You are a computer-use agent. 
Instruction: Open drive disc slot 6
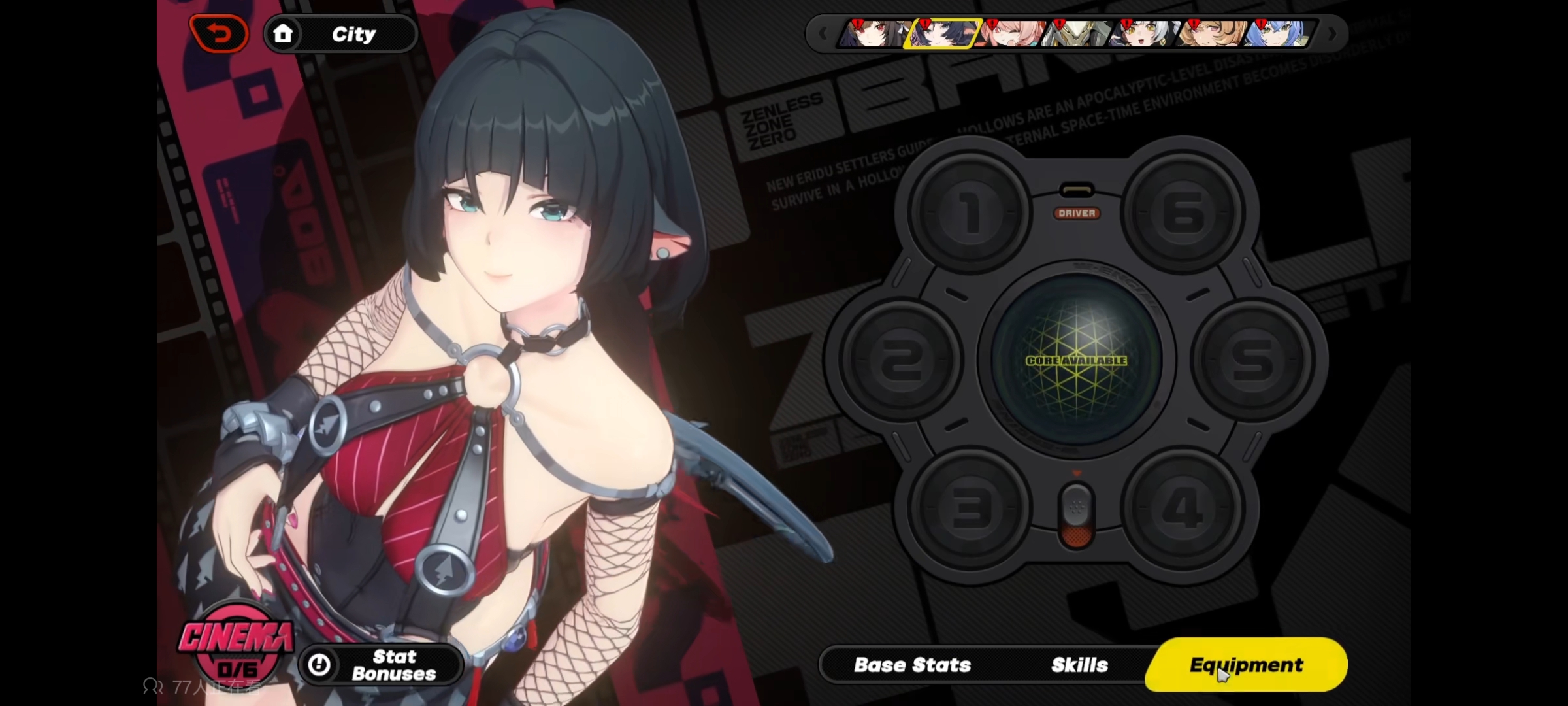point(1183,212)
